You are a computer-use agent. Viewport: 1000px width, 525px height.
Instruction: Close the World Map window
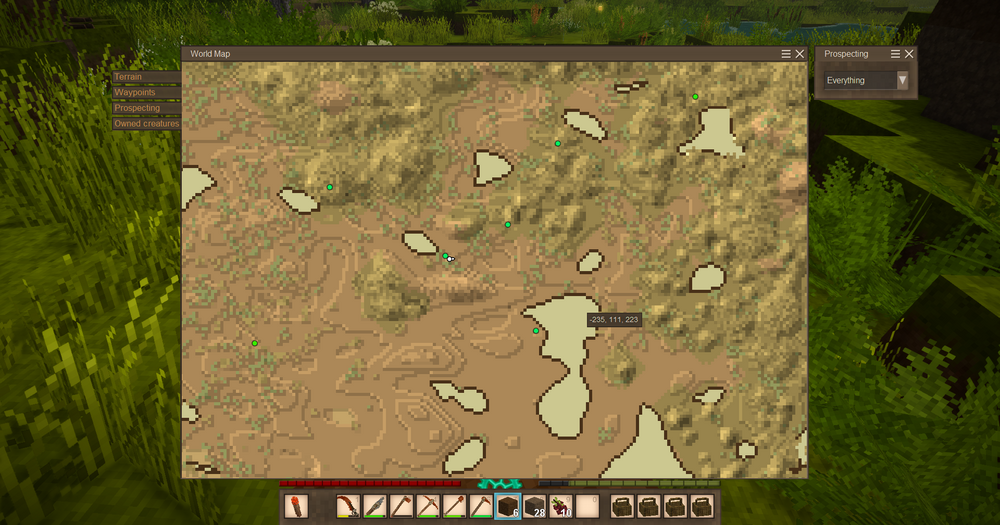[x=800, y=54]
